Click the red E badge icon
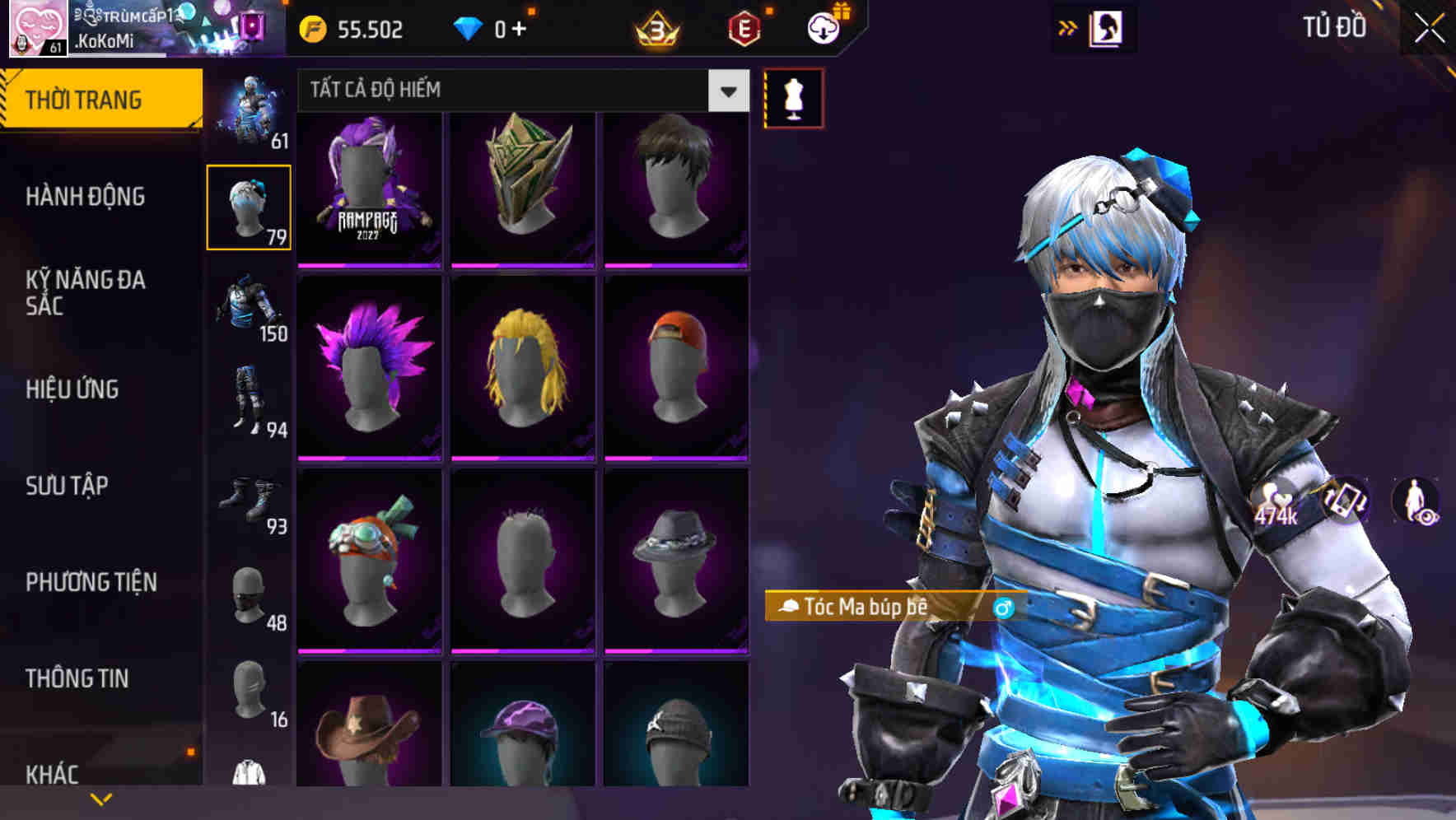This screenshot has height=820, width=1456. tap(745, 28)
